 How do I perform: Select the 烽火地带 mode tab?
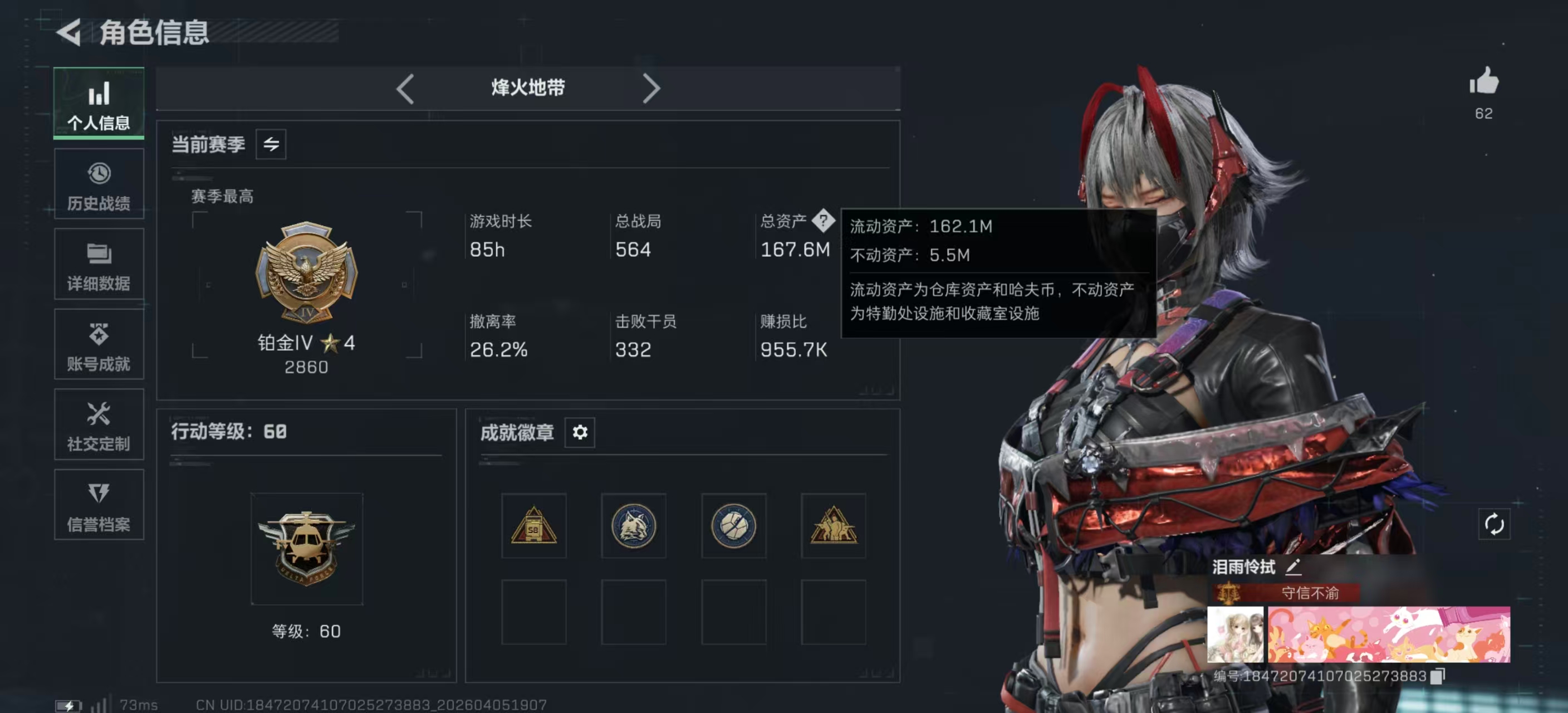tap(527, 87)
